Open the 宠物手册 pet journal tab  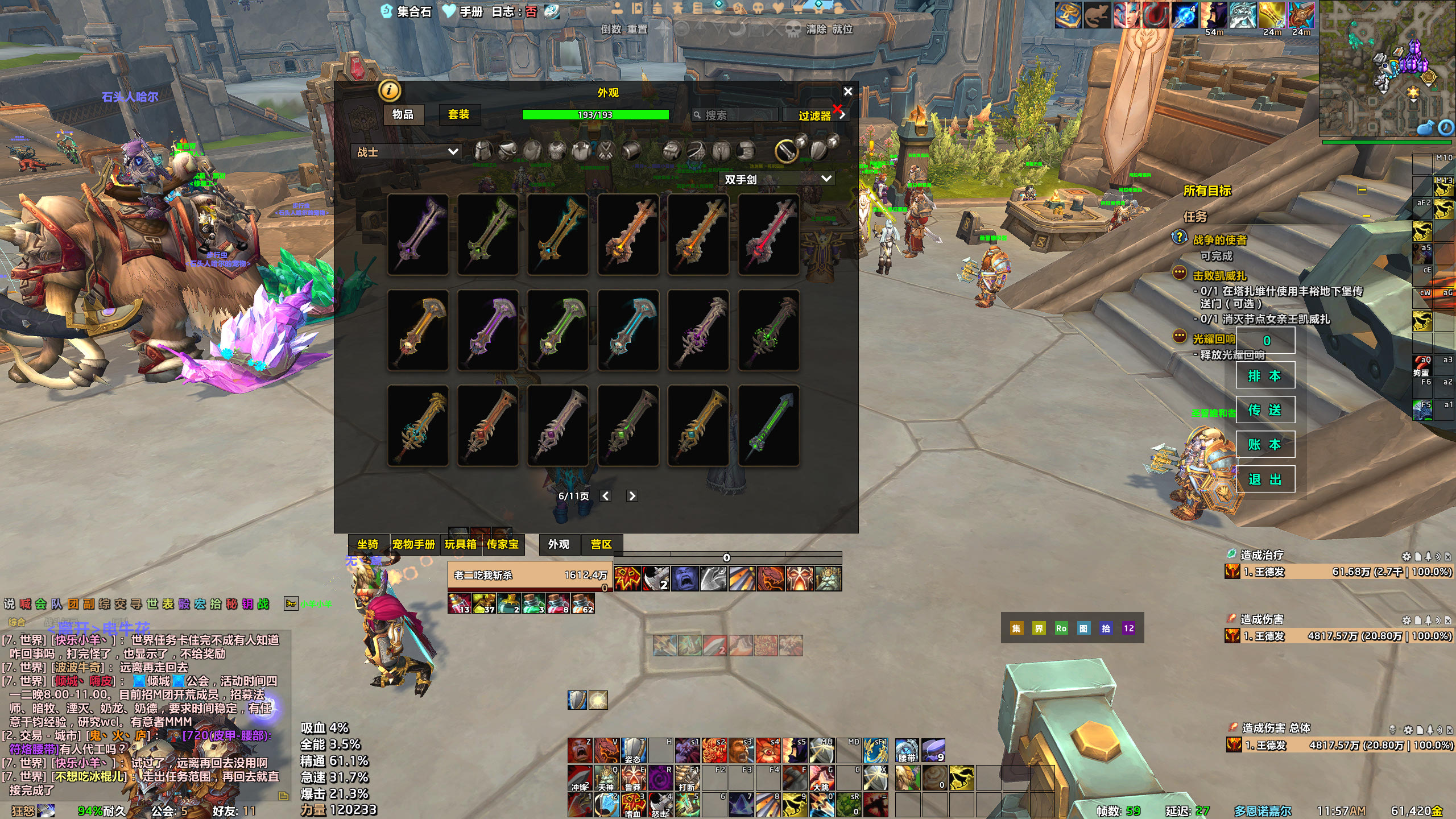[413, 544]
